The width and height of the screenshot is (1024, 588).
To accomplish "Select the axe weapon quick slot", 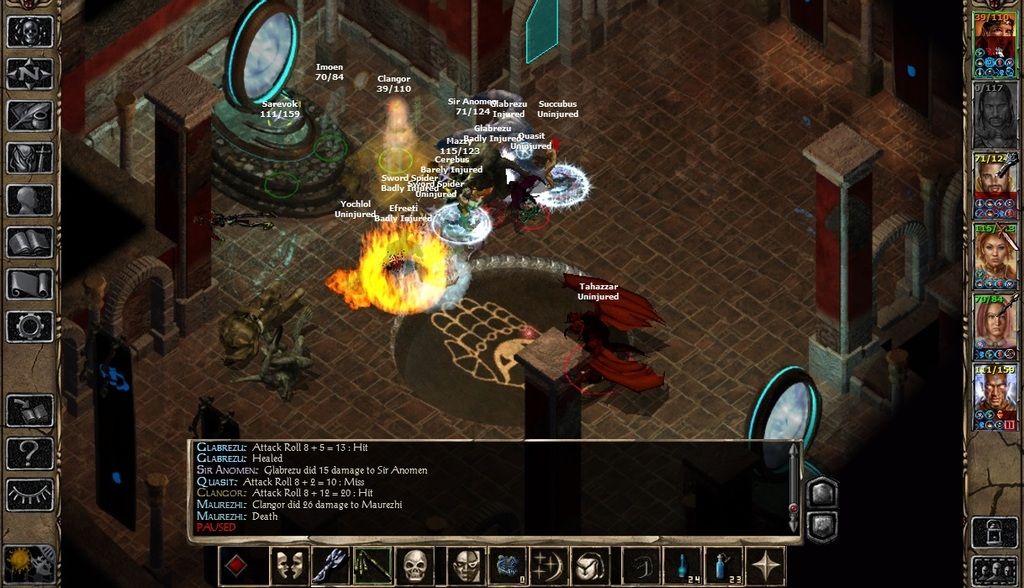I will pos(331,566).
